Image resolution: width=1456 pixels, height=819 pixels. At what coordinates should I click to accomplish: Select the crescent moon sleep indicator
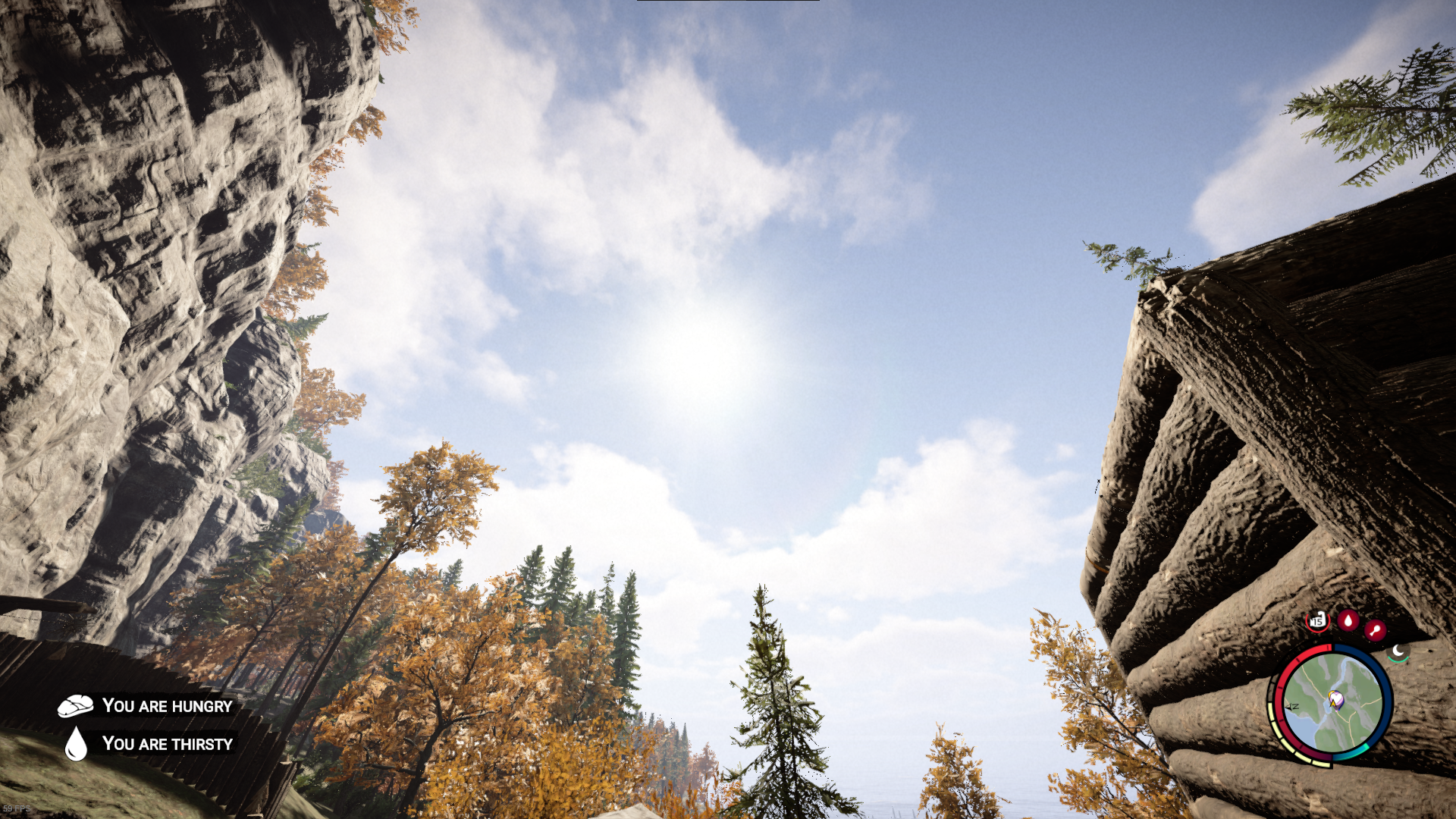[x=1398, y=651]
